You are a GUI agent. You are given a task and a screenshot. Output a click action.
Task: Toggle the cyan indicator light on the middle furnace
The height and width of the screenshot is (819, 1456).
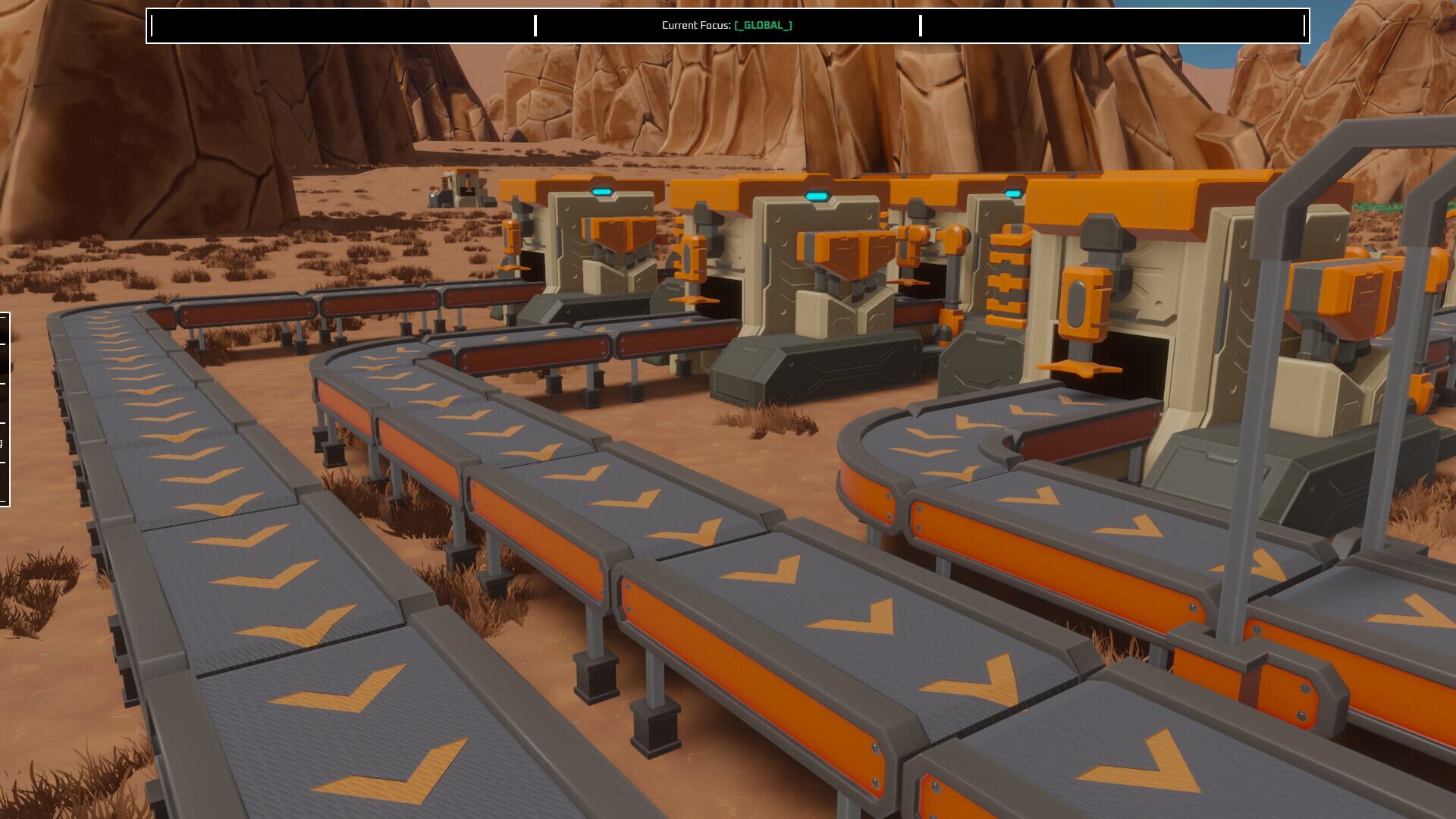[x=819, y=194]
